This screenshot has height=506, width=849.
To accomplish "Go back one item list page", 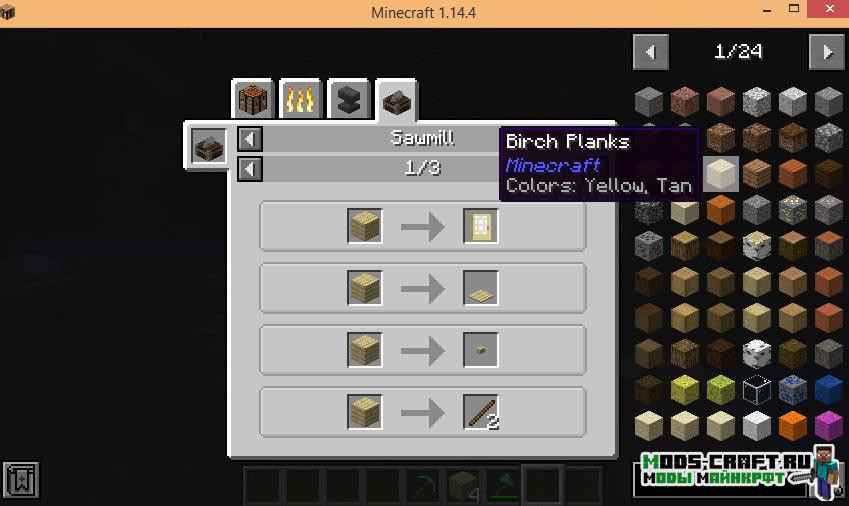I will tap(652, 52).
